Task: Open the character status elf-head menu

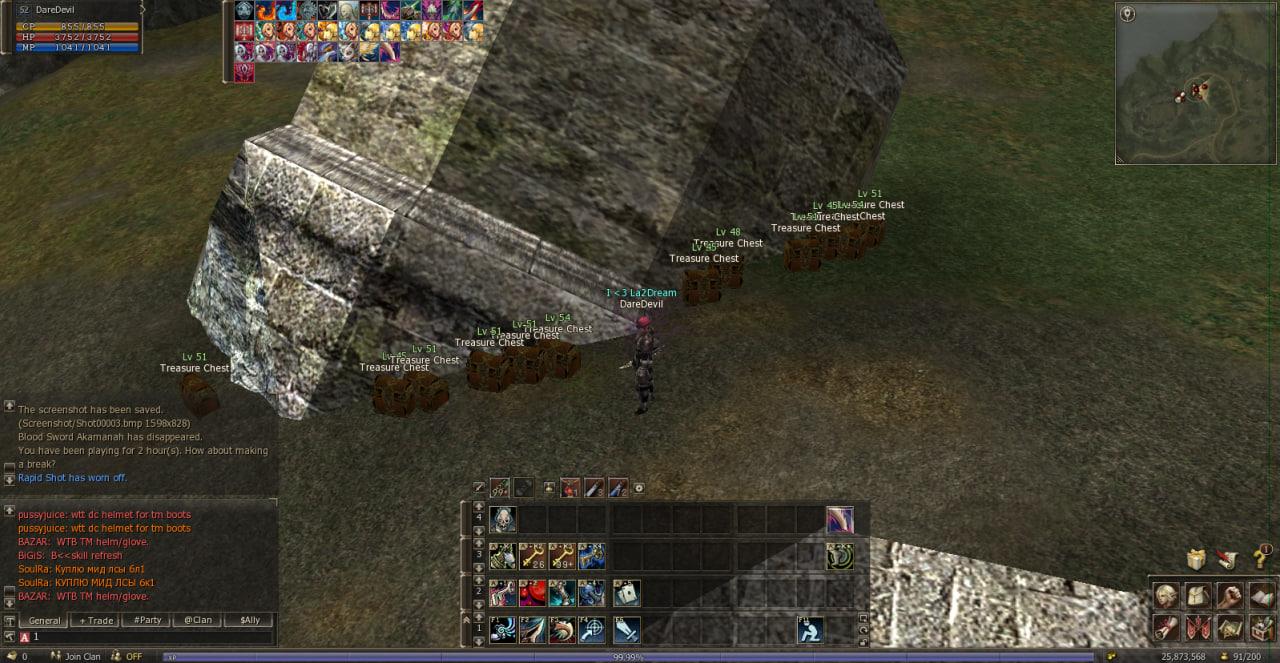Action: [1166, 596]
